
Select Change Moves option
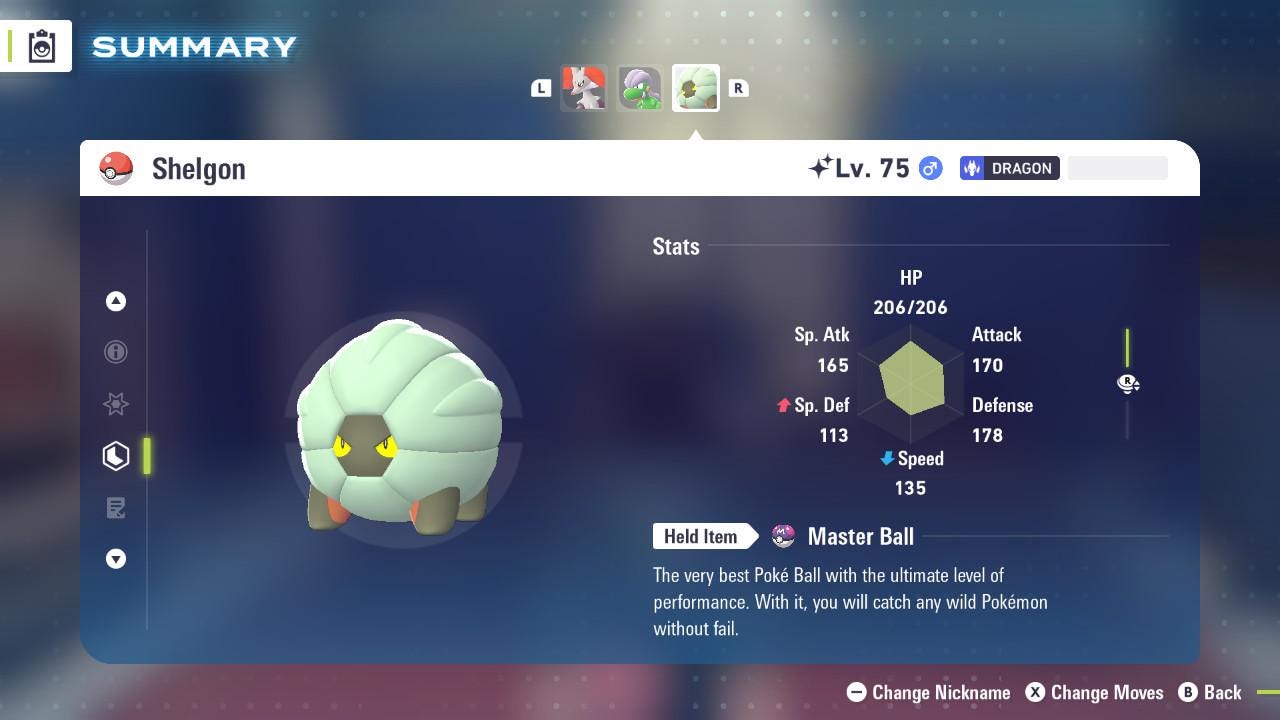[1094, 692]
